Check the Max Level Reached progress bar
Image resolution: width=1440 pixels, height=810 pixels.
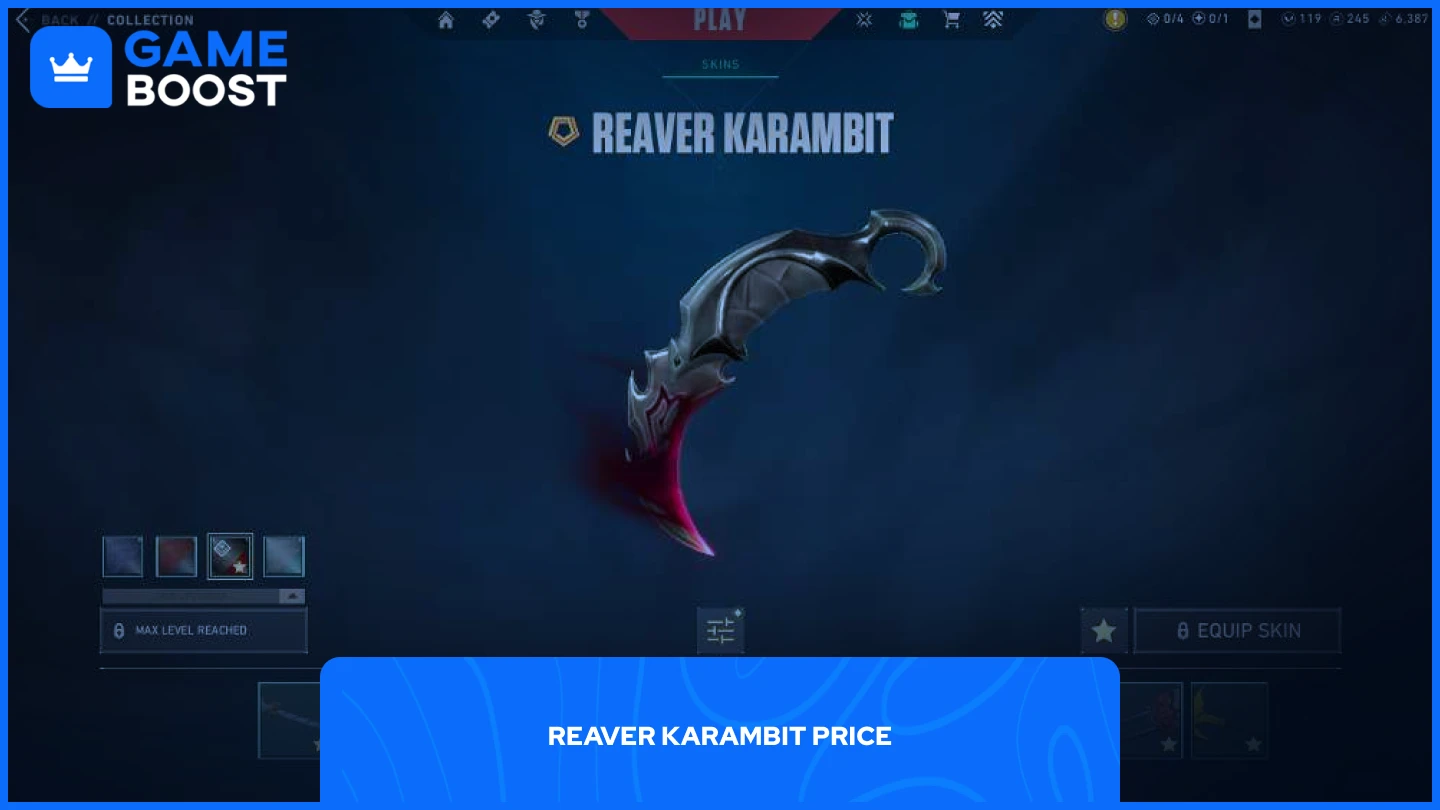point(203,630)
